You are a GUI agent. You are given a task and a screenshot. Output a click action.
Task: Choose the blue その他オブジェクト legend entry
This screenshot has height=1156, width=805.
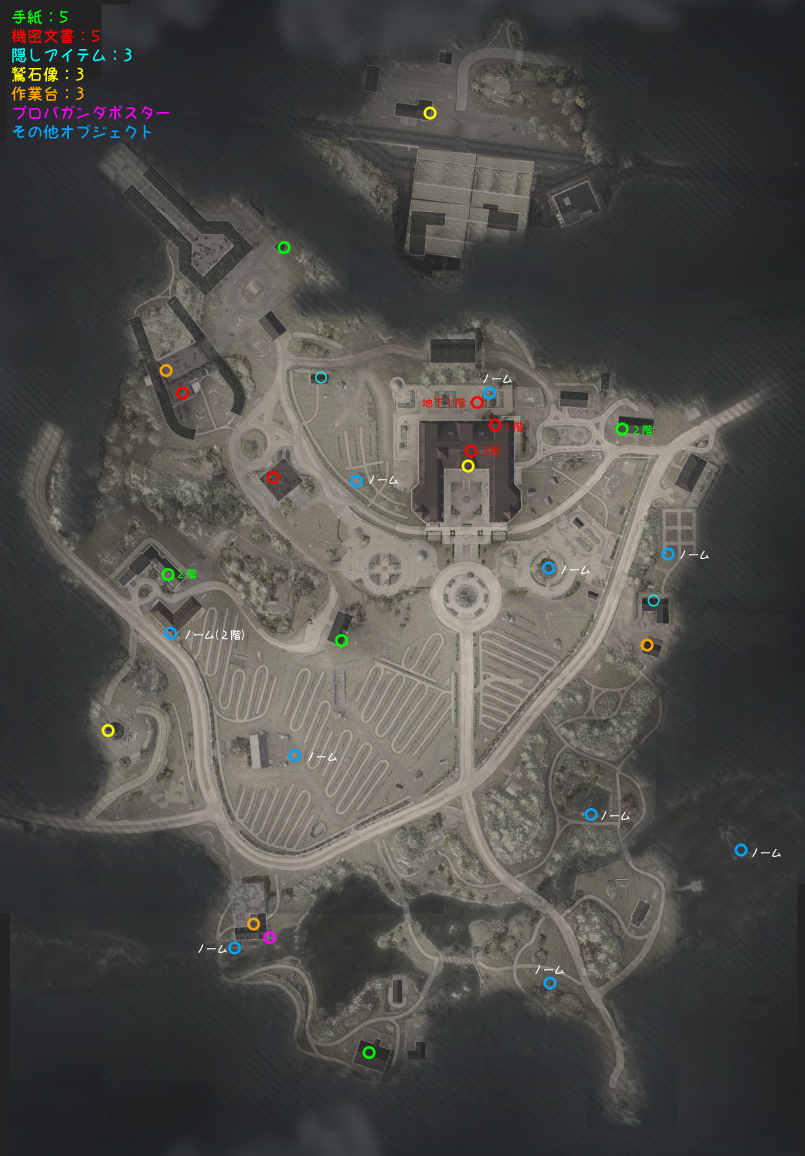[x=83, y=132]
